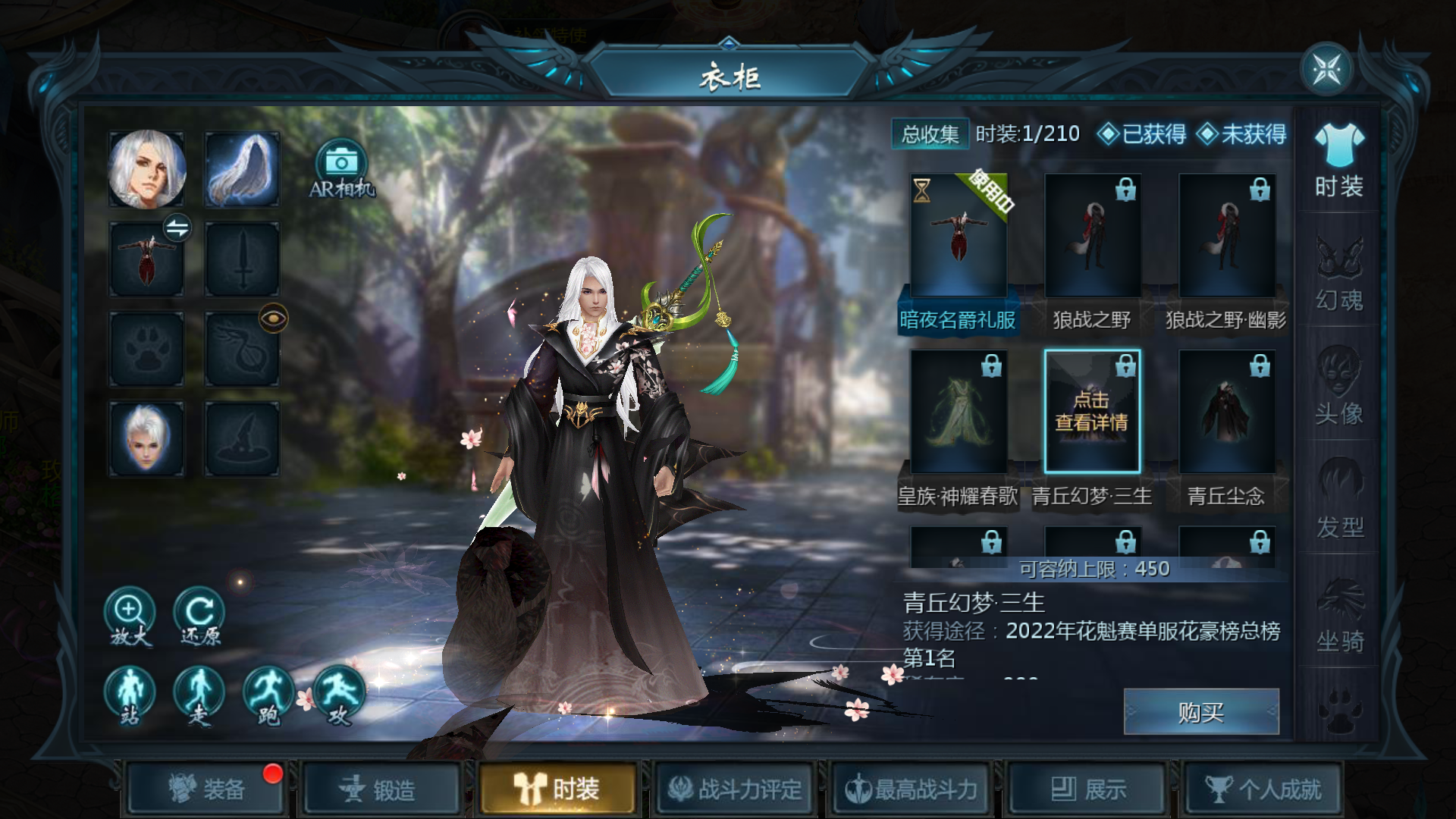This screenshot has height=819, width=1456.
Task: Click 查看详情 on 青丘幻梦·三生 outfit
Action: pyautogui.click(x=1092, y=409)
